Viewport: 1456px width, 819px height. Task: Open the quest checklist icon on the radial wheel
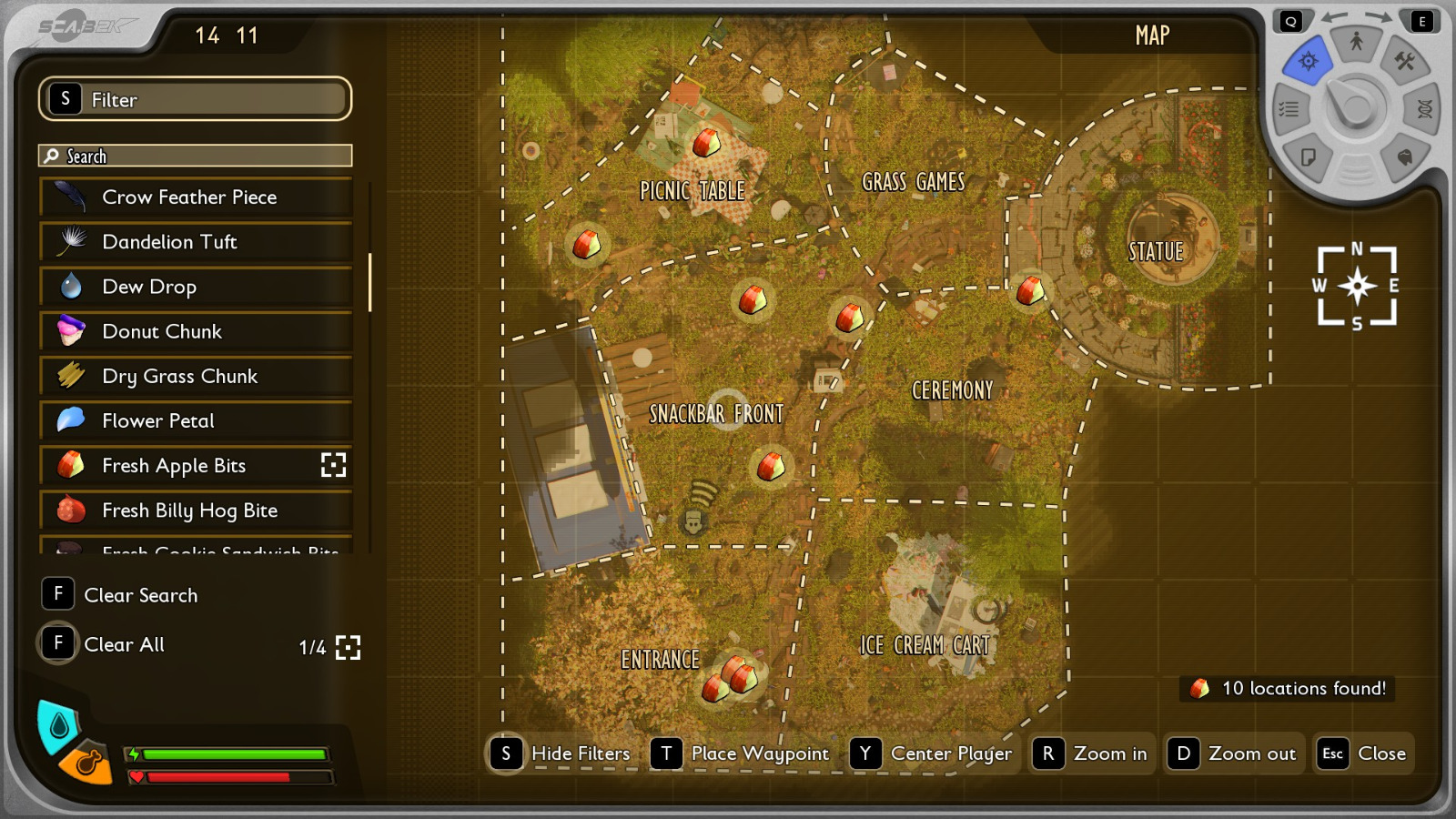tap(1290, 108)
